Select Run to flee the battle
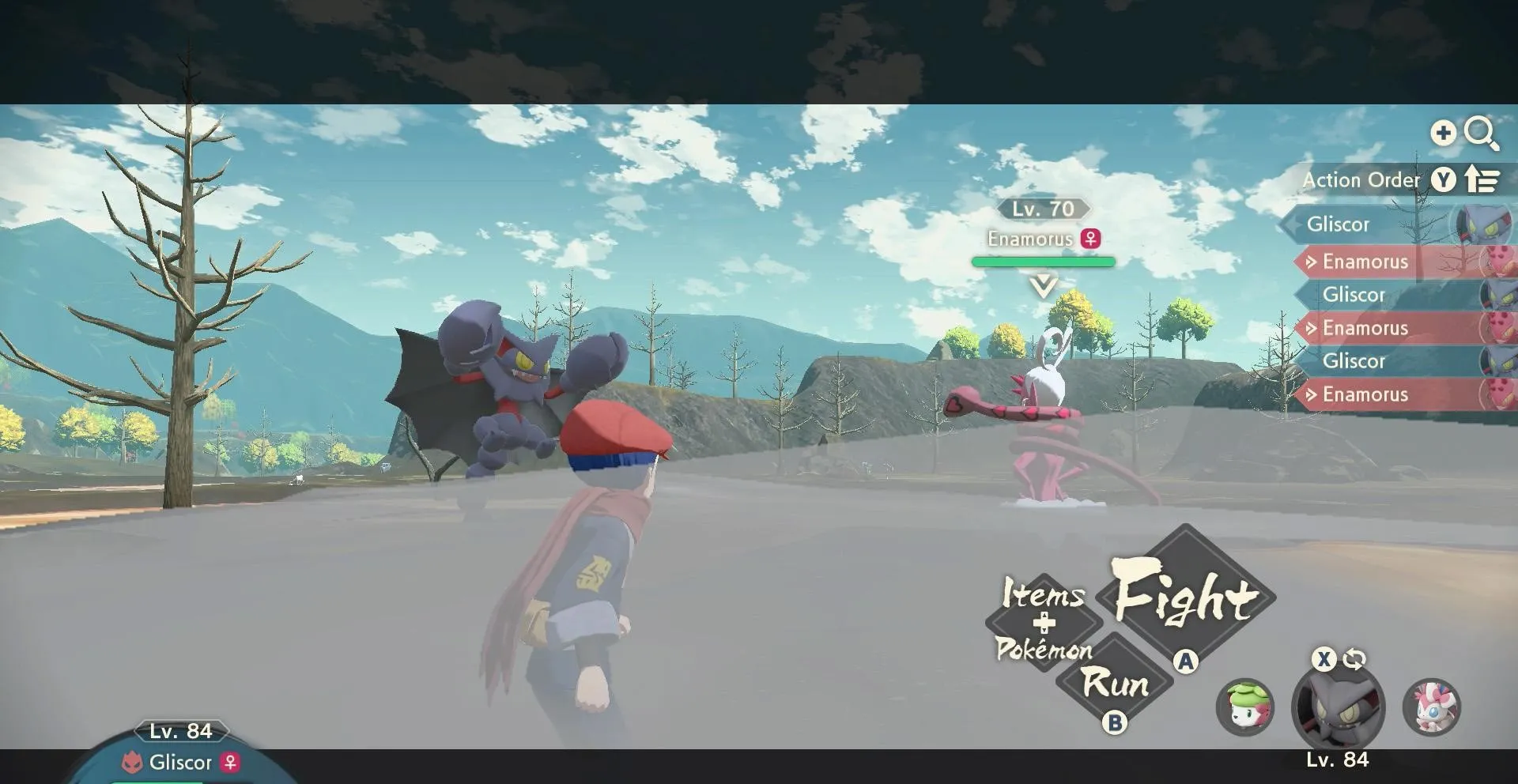 (x=1115, y=683)
